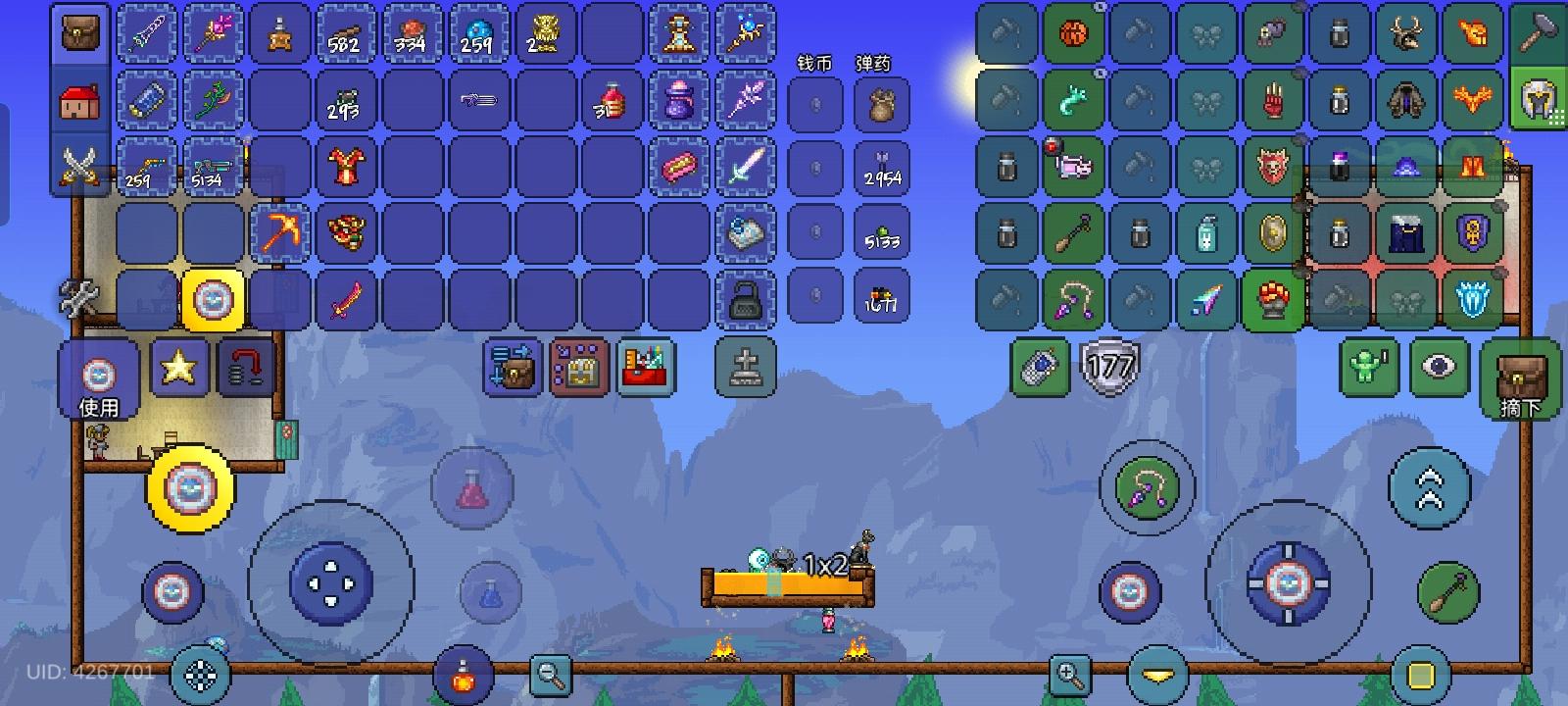Toggle favorite with the star button
This screenshot has width=1568, height=706.
pyautogui.click(x=179, y=370)
